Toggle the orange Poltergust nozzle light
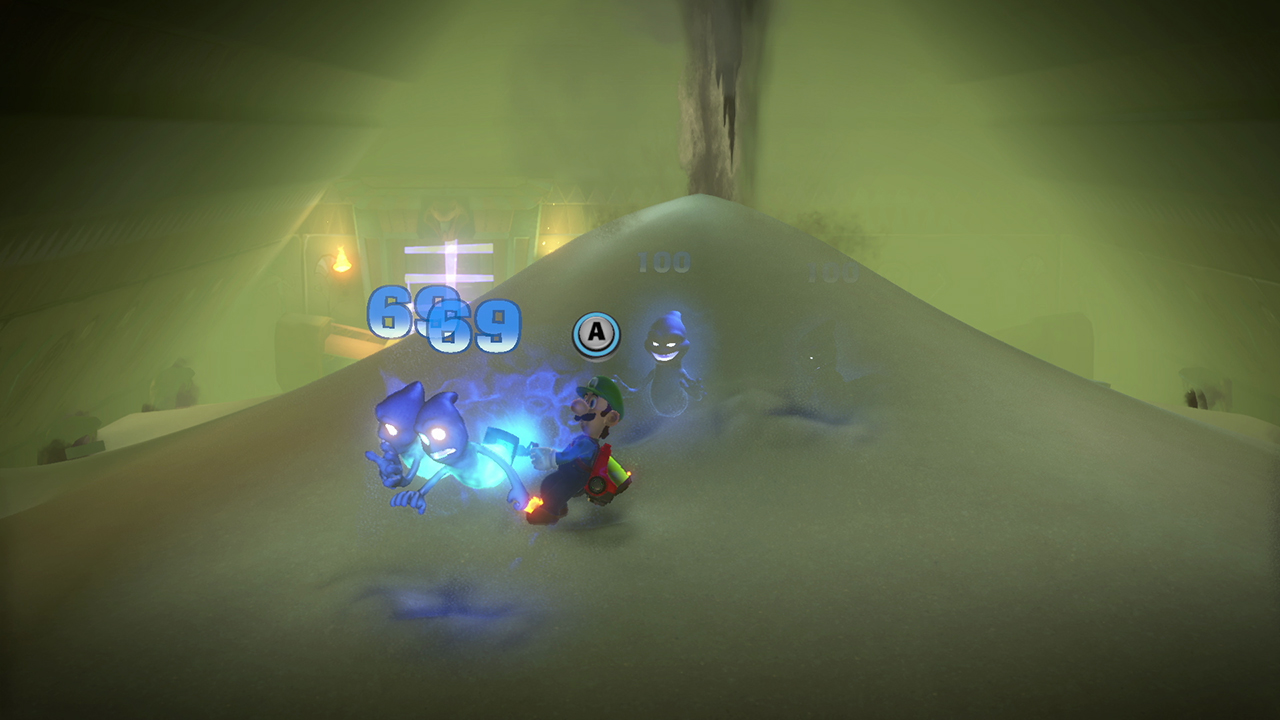 coord(630,472)
